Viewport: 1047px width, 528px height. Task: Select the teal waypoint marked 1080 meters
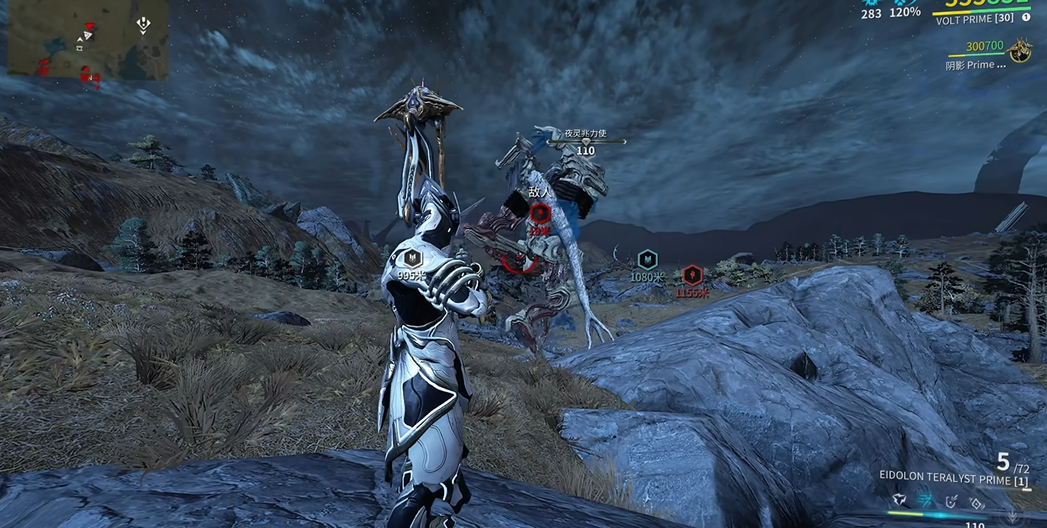tap(648, 259)
